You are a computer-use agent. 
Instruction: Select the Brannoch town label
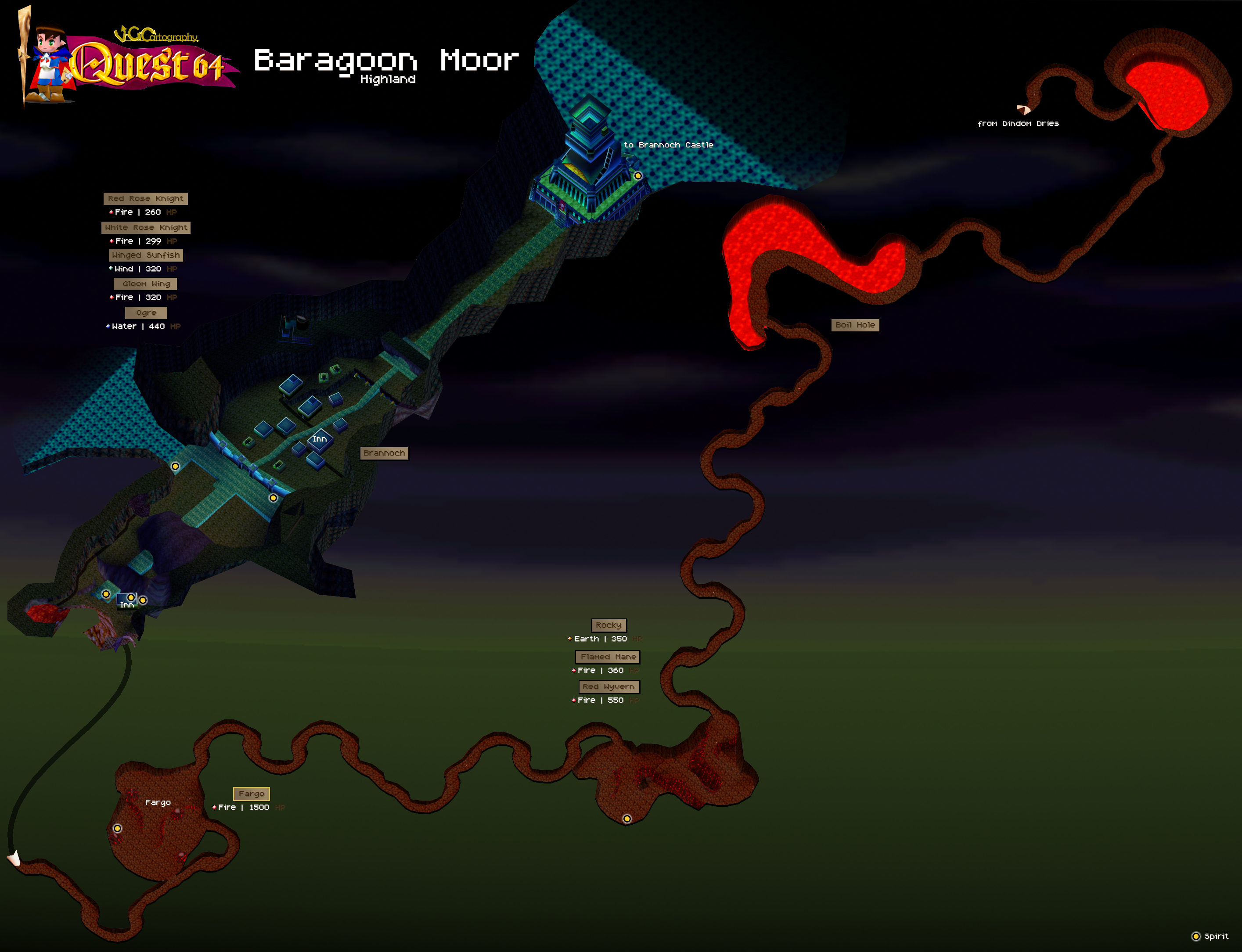point(384,453)
